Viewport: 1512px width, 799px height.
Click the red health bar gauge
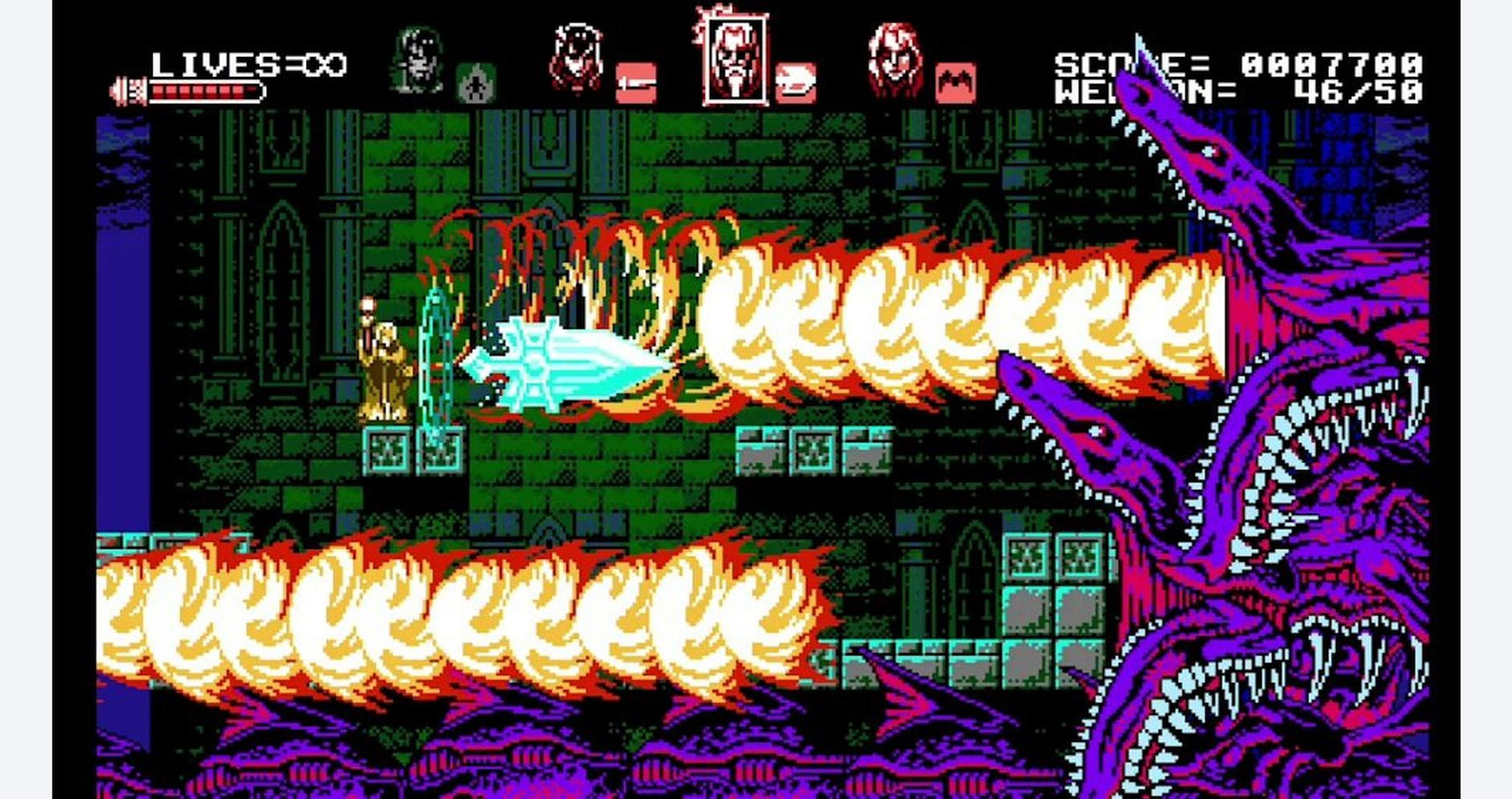point(206,90)
